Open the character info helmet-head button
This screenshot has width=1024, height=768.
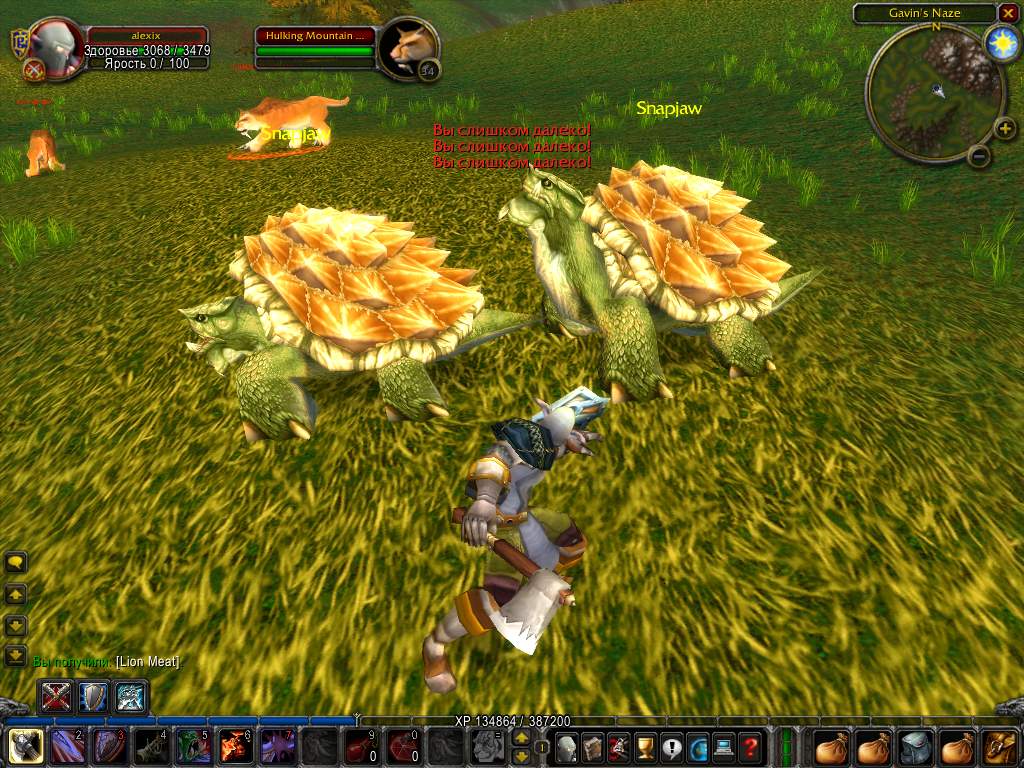[567, 746]
